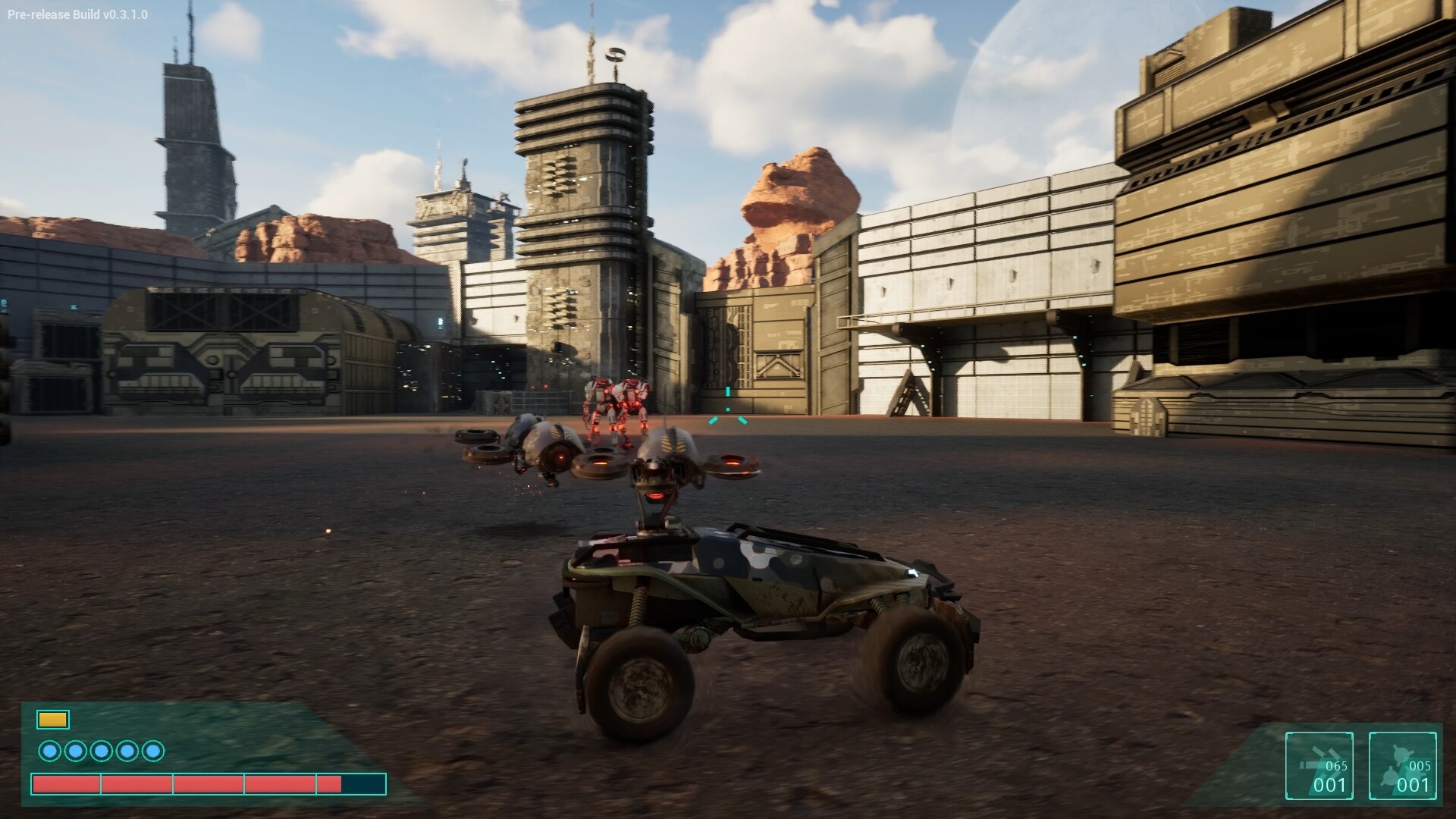
Task: Select the right-hand weapon tab frame
Action: click(1403, 766)
